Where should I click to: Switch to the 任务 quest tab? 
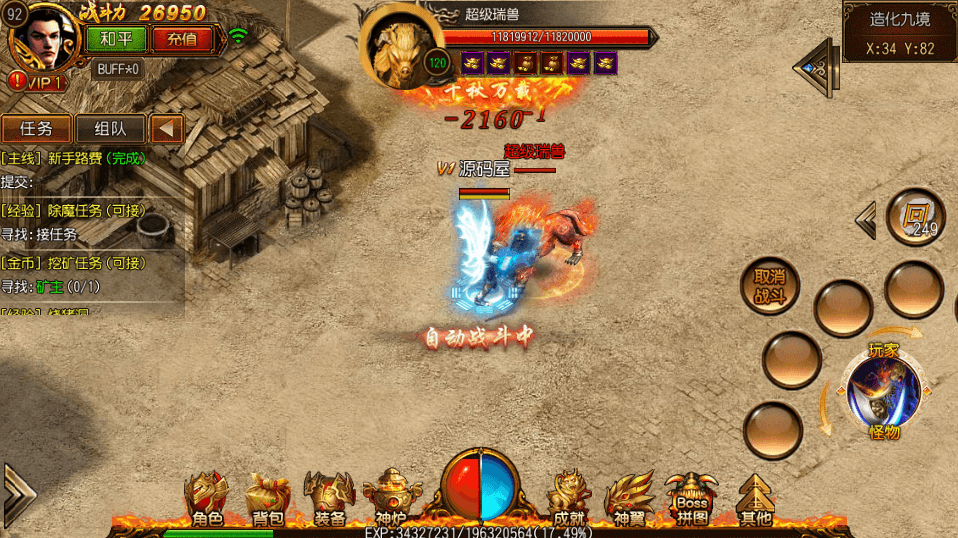[x=37, y=129]
